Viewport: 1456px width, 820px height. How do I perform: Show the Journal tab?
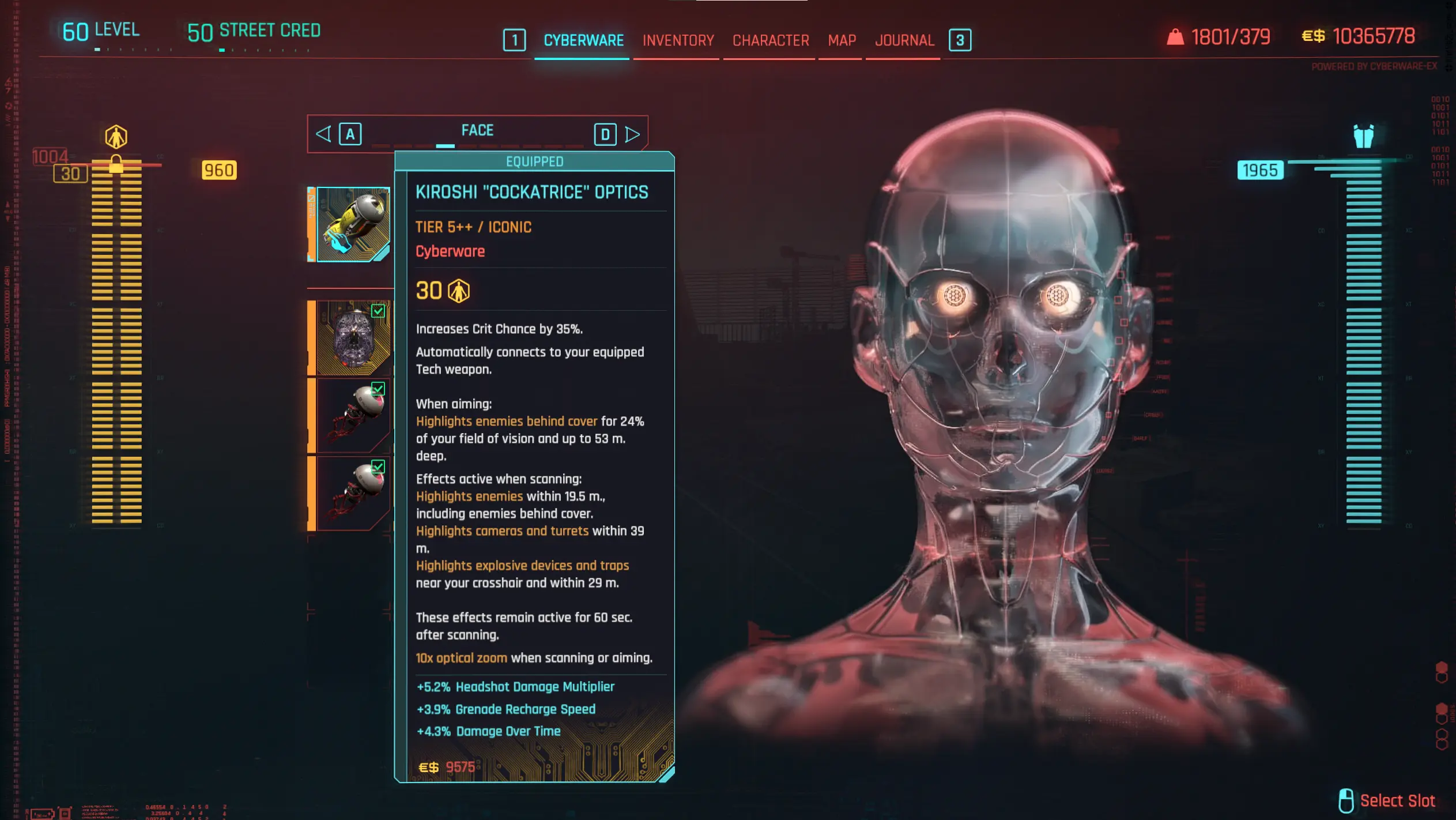click(904, 40)
